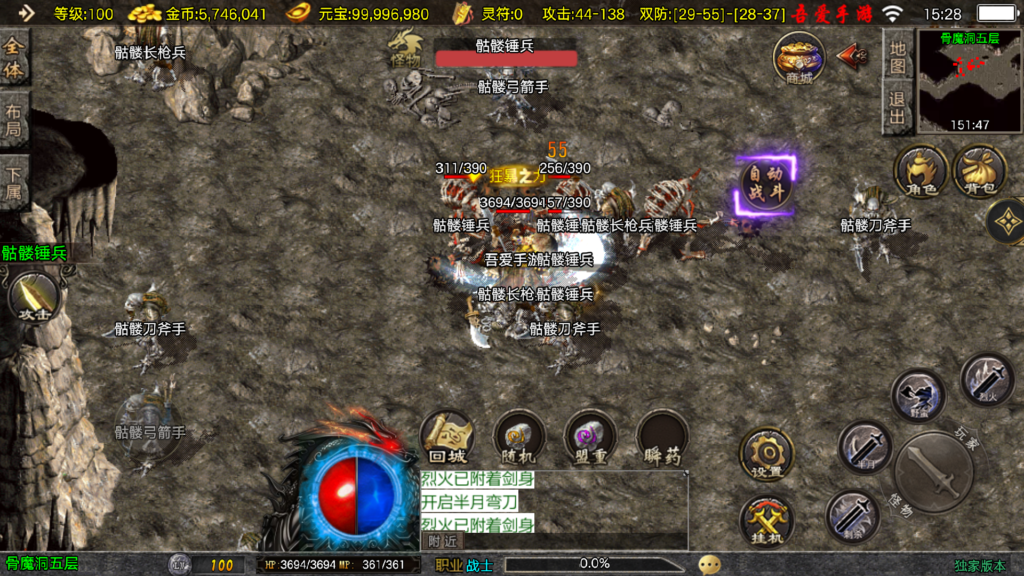Click the 地图 map button
The height and width of the screenshot is (576, 1024).
[x=897, y=56]
